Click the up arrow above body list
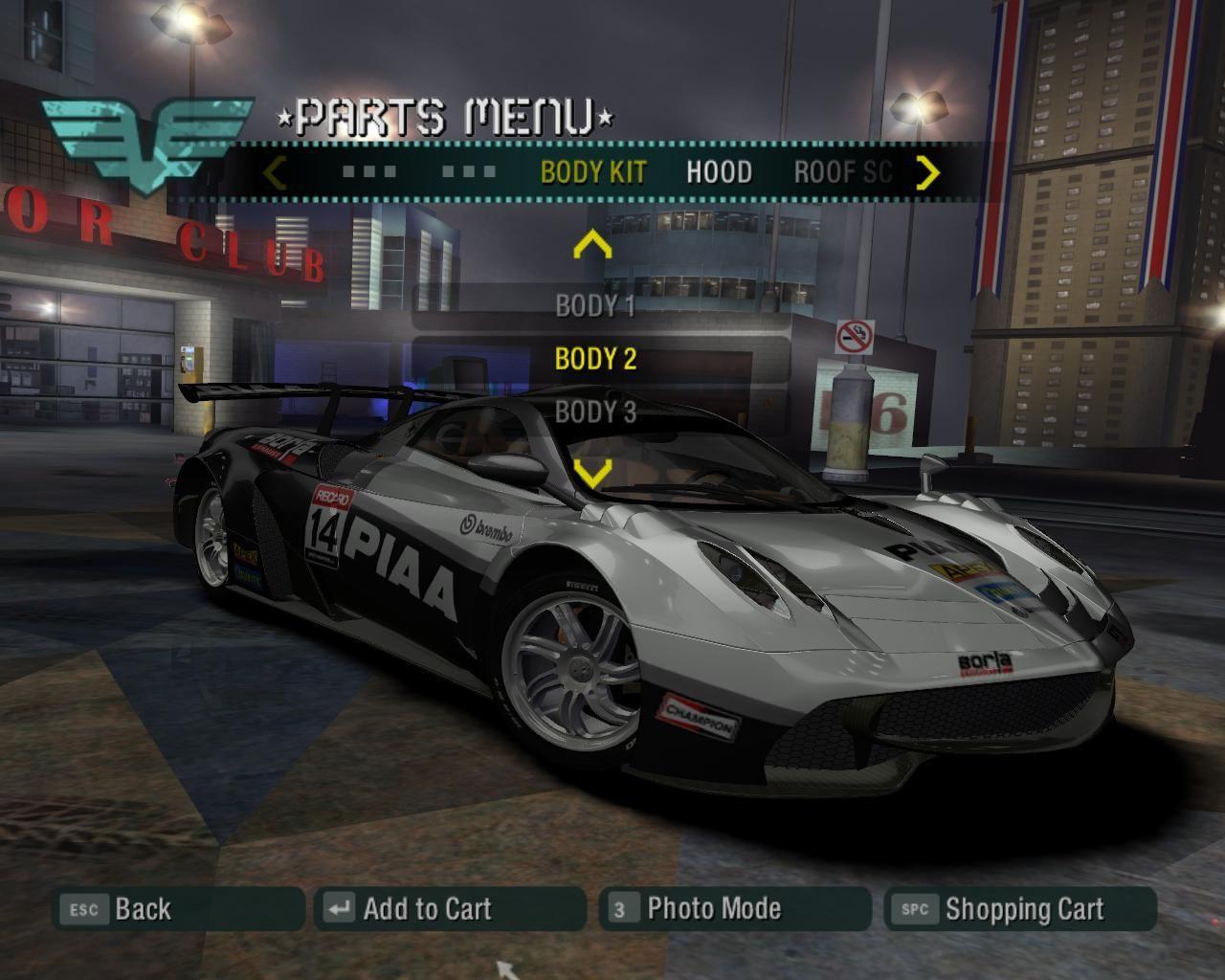Screen dimensions: 1225x980 (x=592, y=246)
